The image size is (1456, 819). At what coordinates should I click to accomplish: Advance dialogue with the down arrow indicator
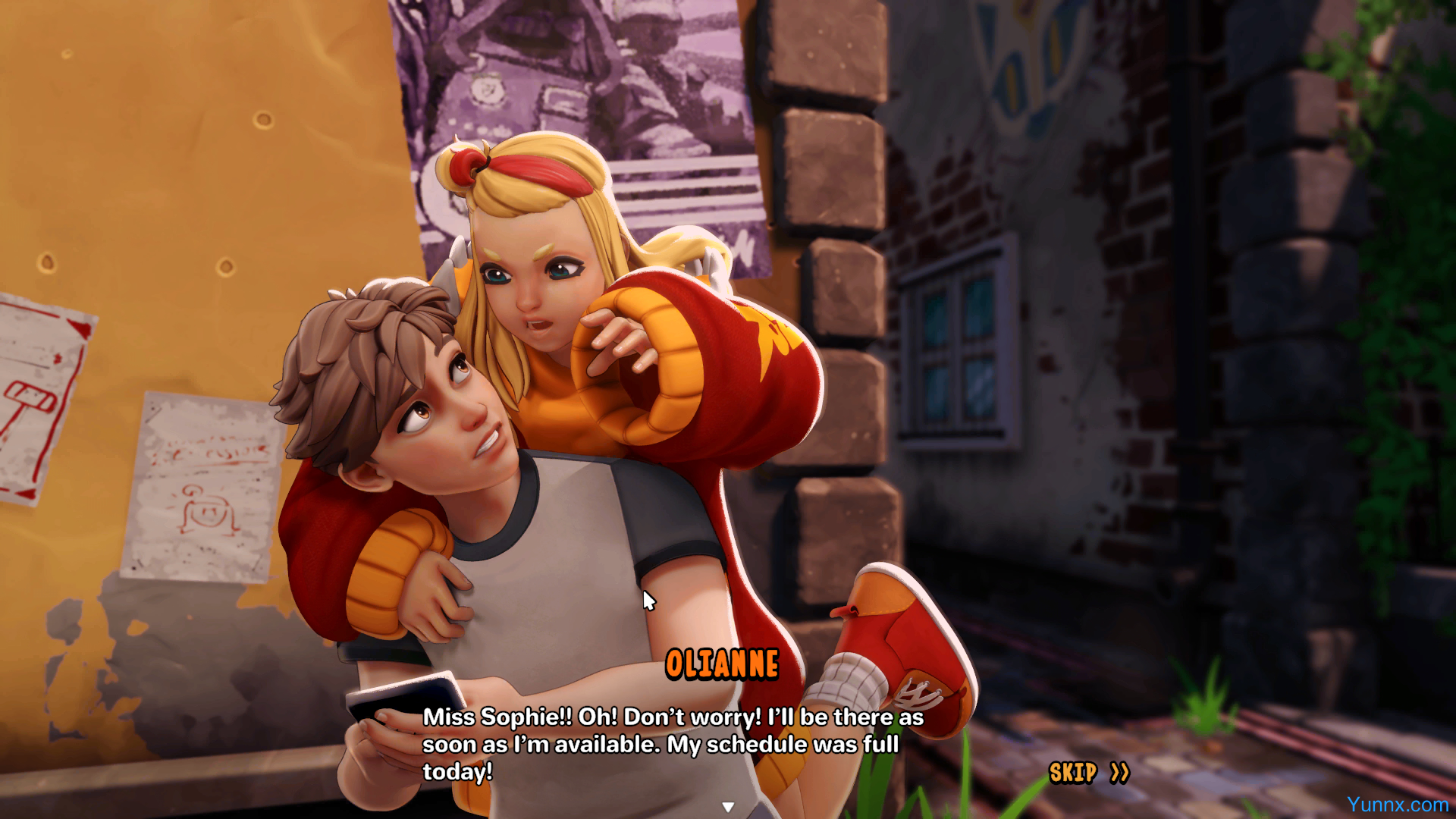[728, 807]
